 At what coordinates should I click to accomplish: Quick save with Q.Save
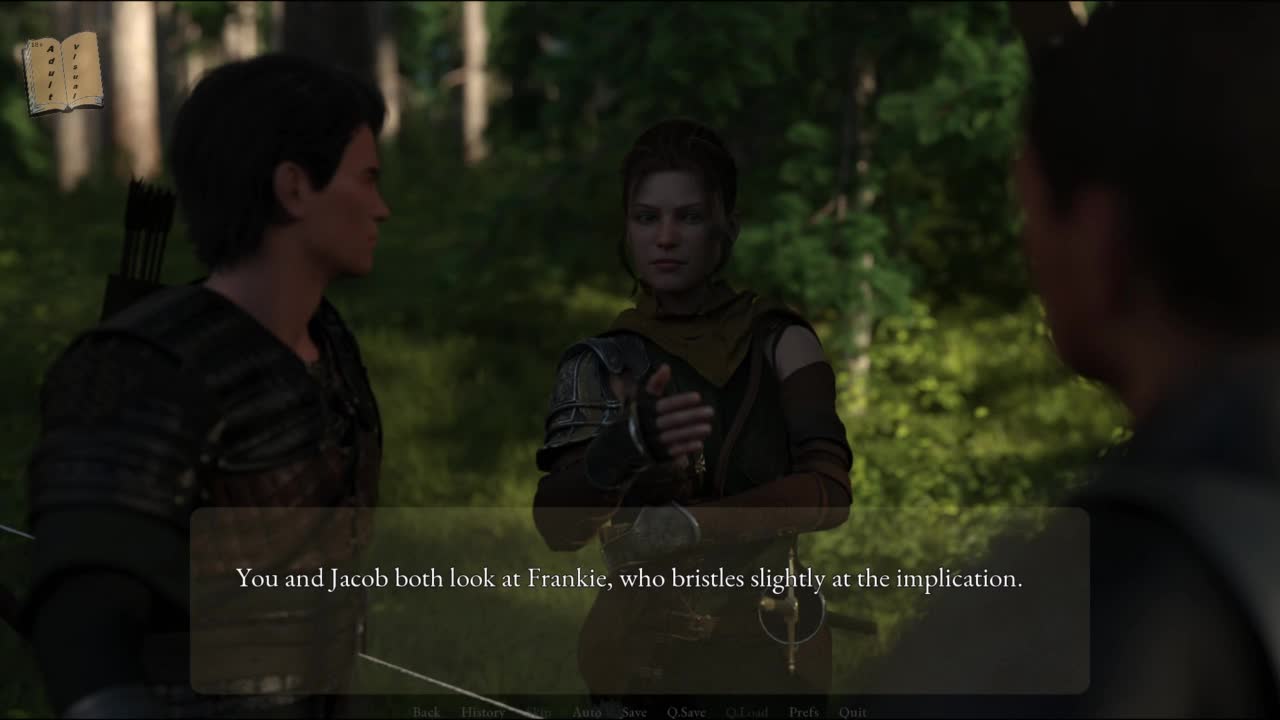[686, 712]
